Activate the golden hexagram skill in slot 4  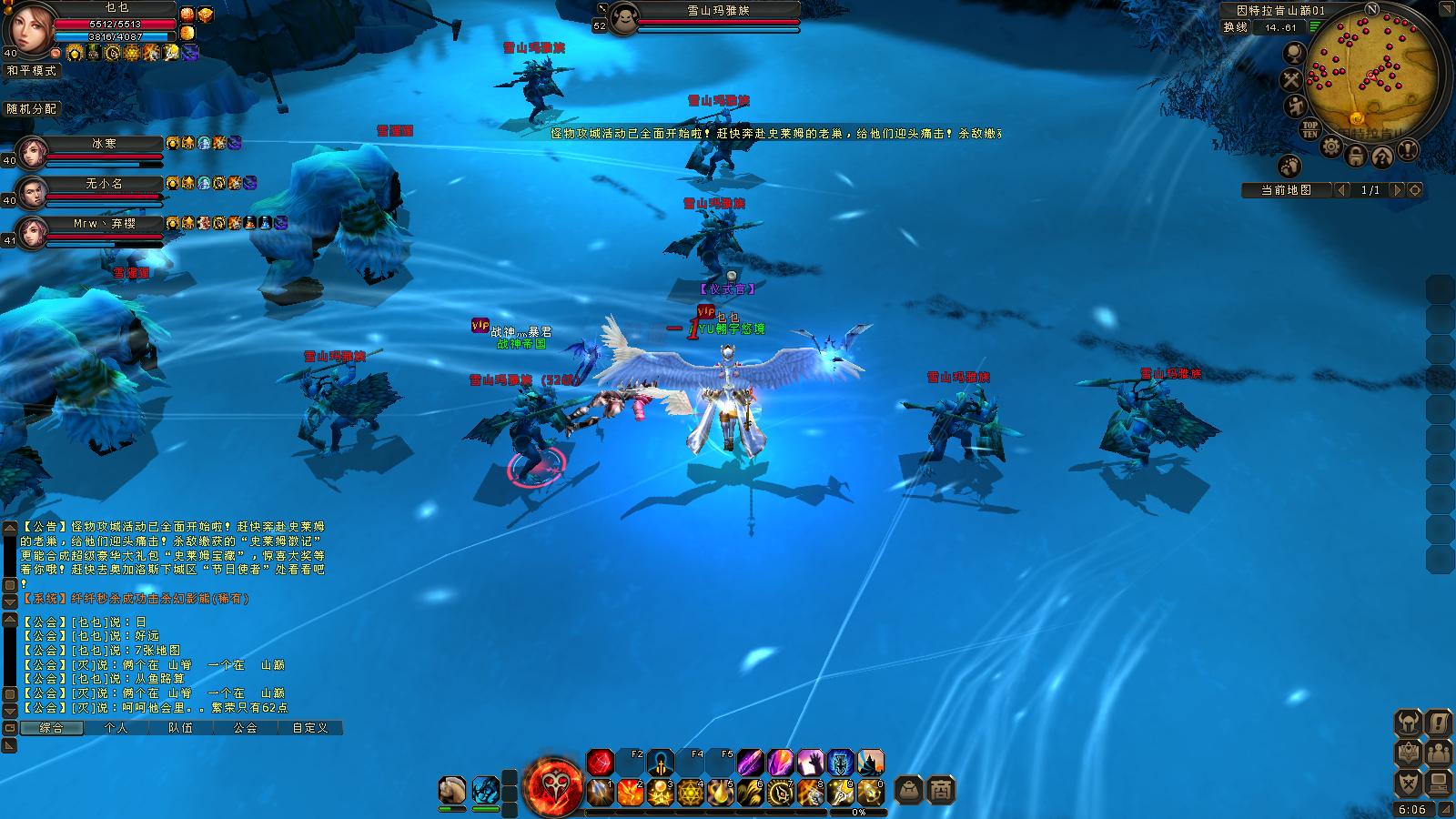(x=691, y=793)
